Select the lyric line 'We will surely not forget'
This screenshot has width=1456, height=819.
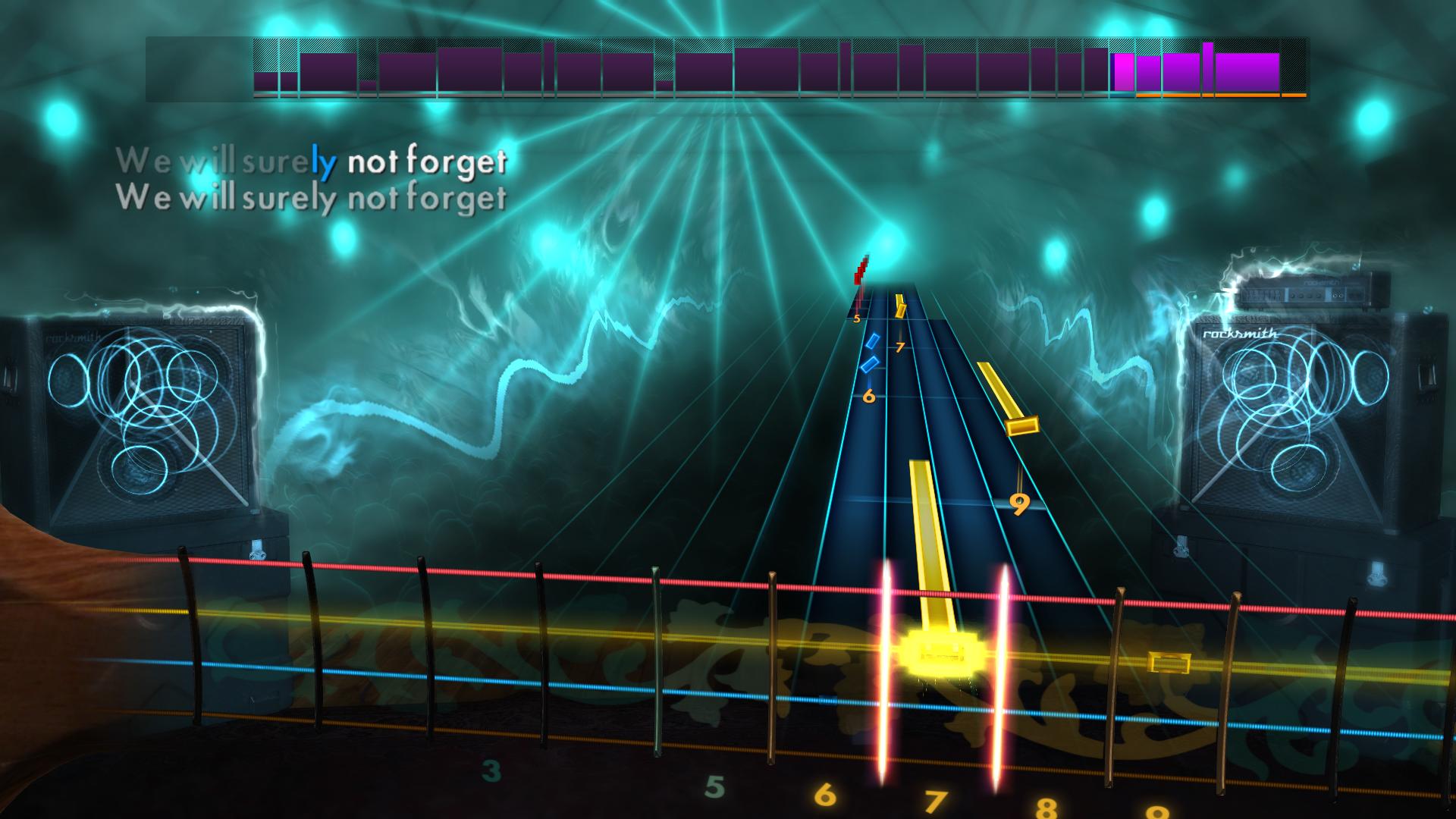click(x=315, y=162)
